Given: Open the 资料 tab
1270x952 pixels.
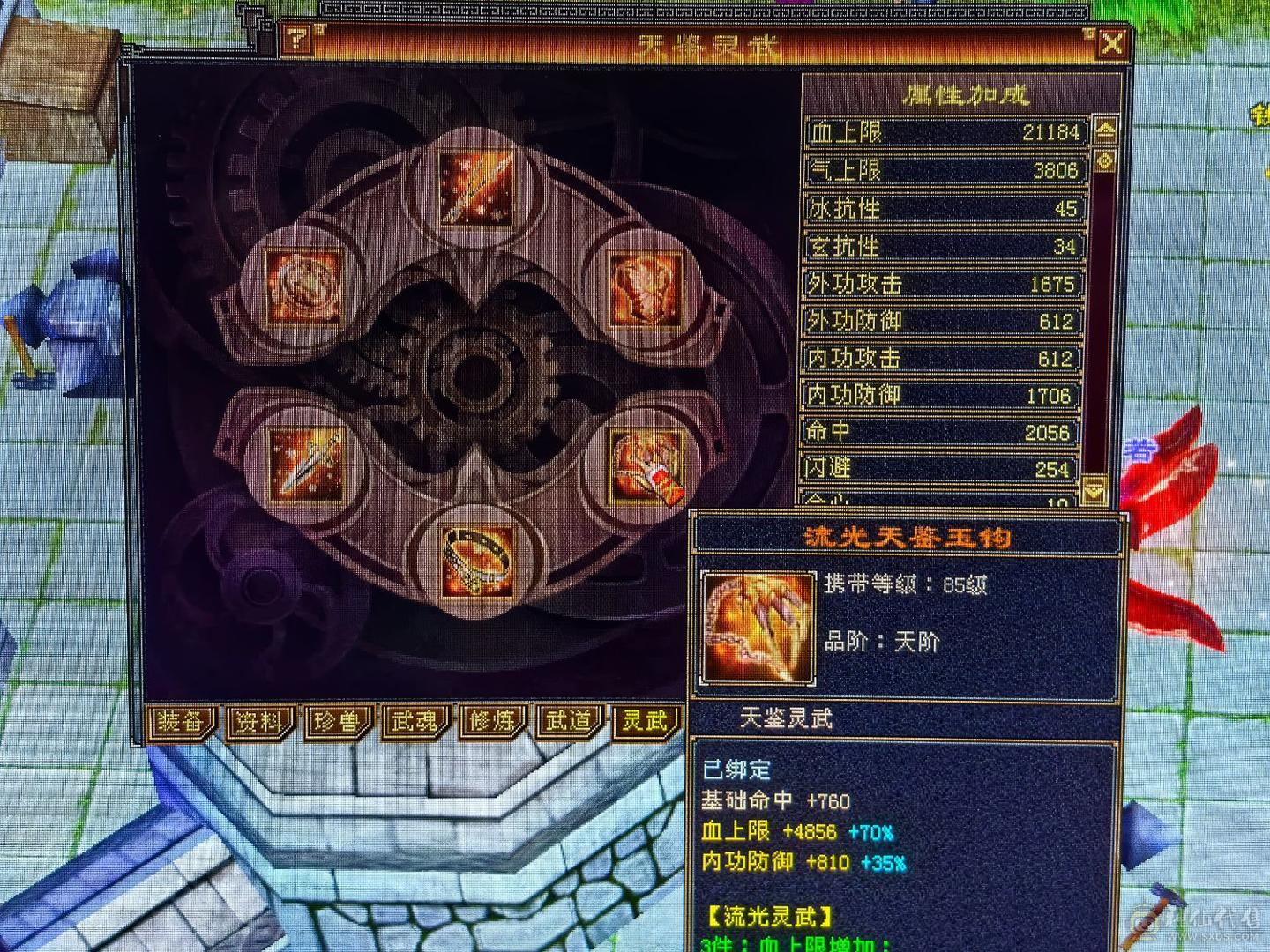Looking at the screenshot, I should pyautogui.click(x=260, y=721).
